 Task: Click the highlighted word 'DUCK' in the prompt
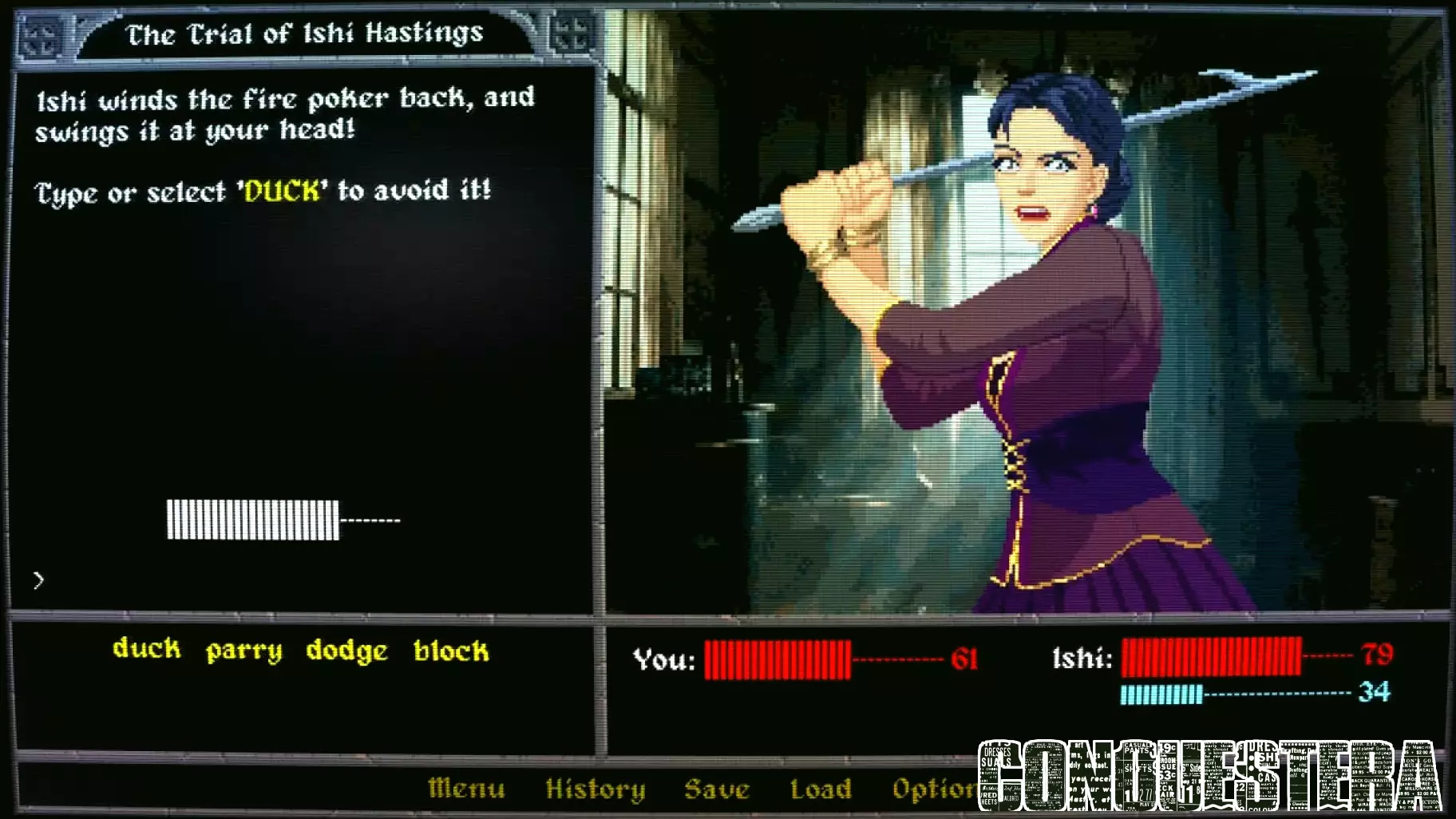[x=280, y=191]
